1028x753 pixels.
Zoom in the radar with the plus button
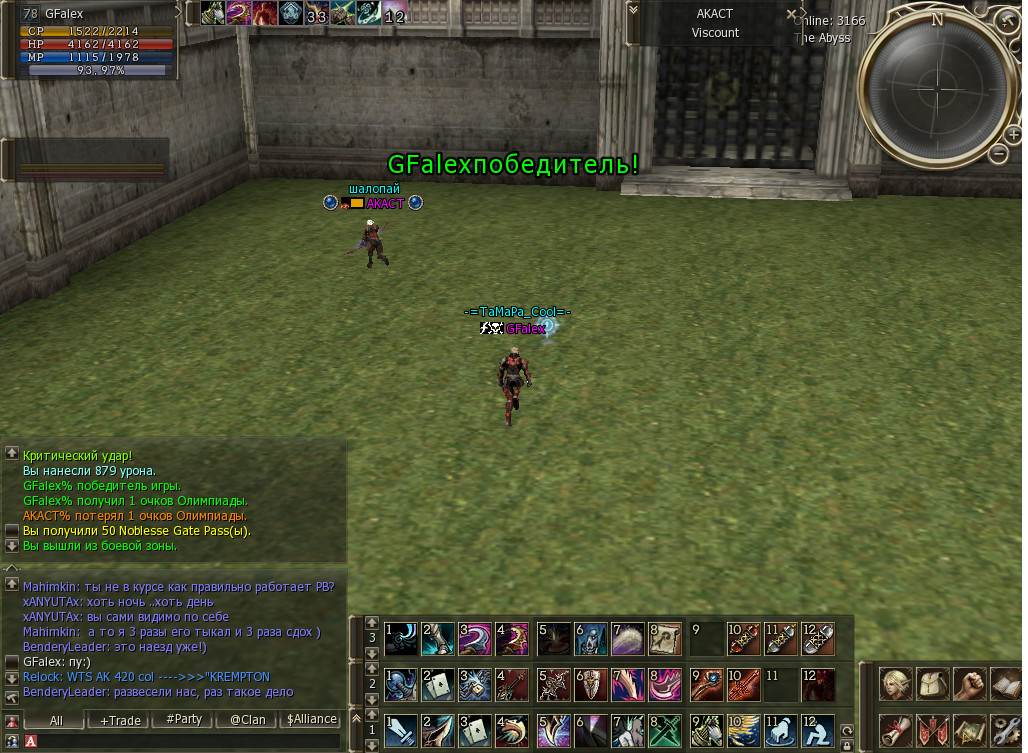point(1005,22)
